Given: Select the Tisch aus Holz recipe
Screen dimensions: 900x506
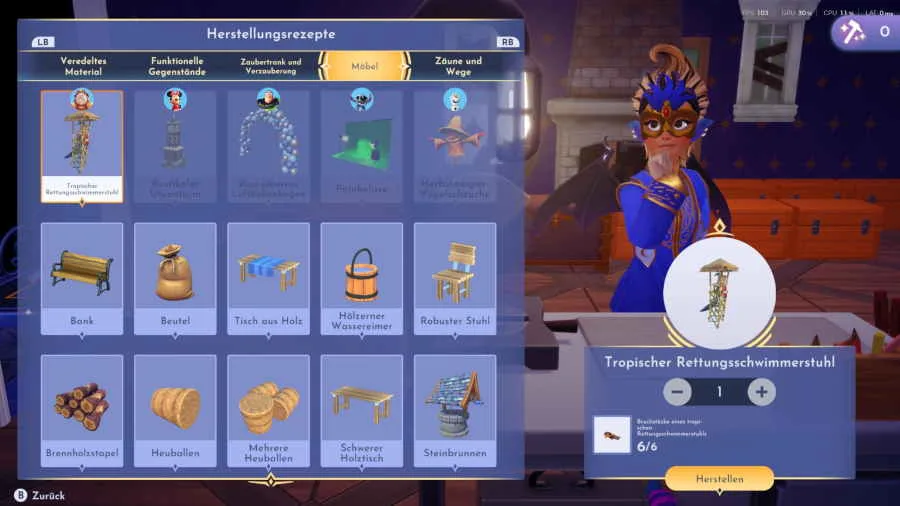Looking at the screenshot, I should pos(268,278).
